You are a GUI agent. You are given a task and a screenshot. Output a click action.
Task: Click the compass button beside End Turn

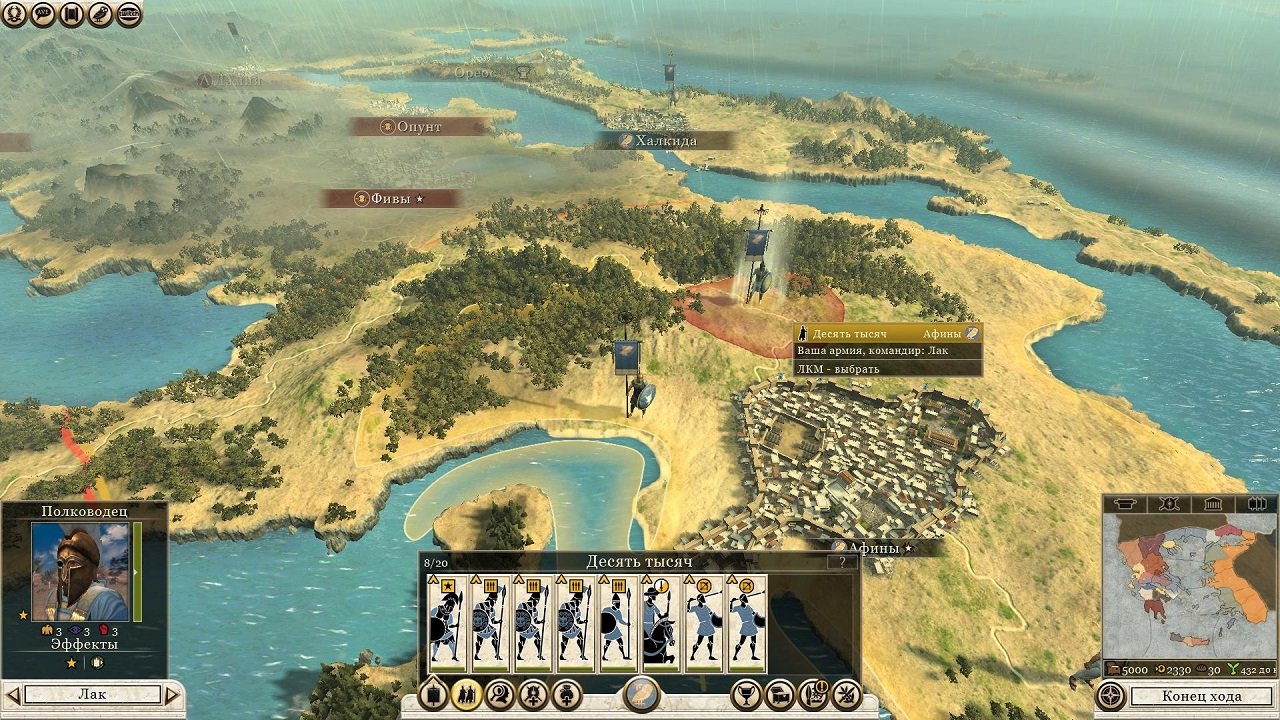(1110, 695)
